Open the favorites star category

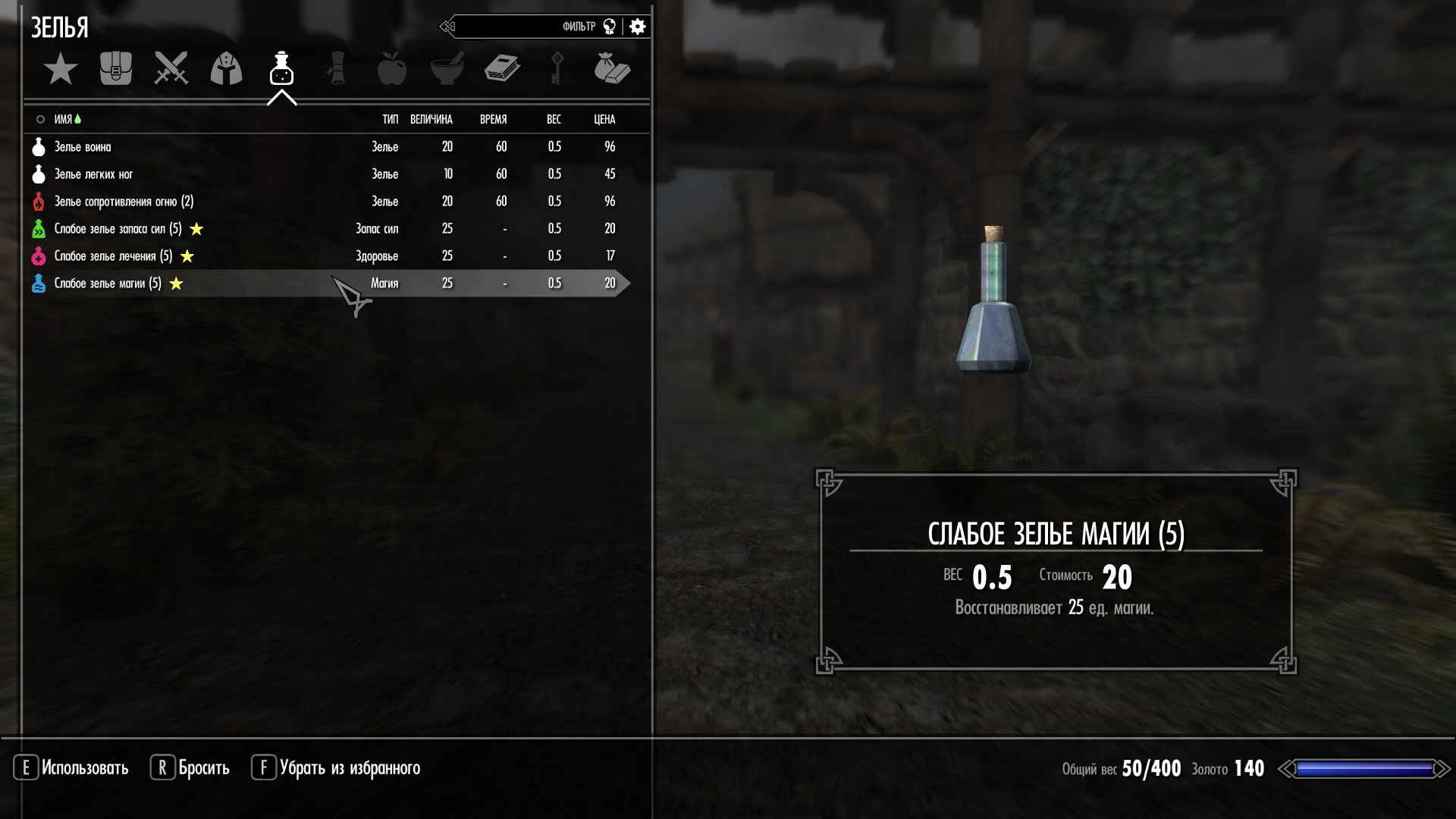61,70
